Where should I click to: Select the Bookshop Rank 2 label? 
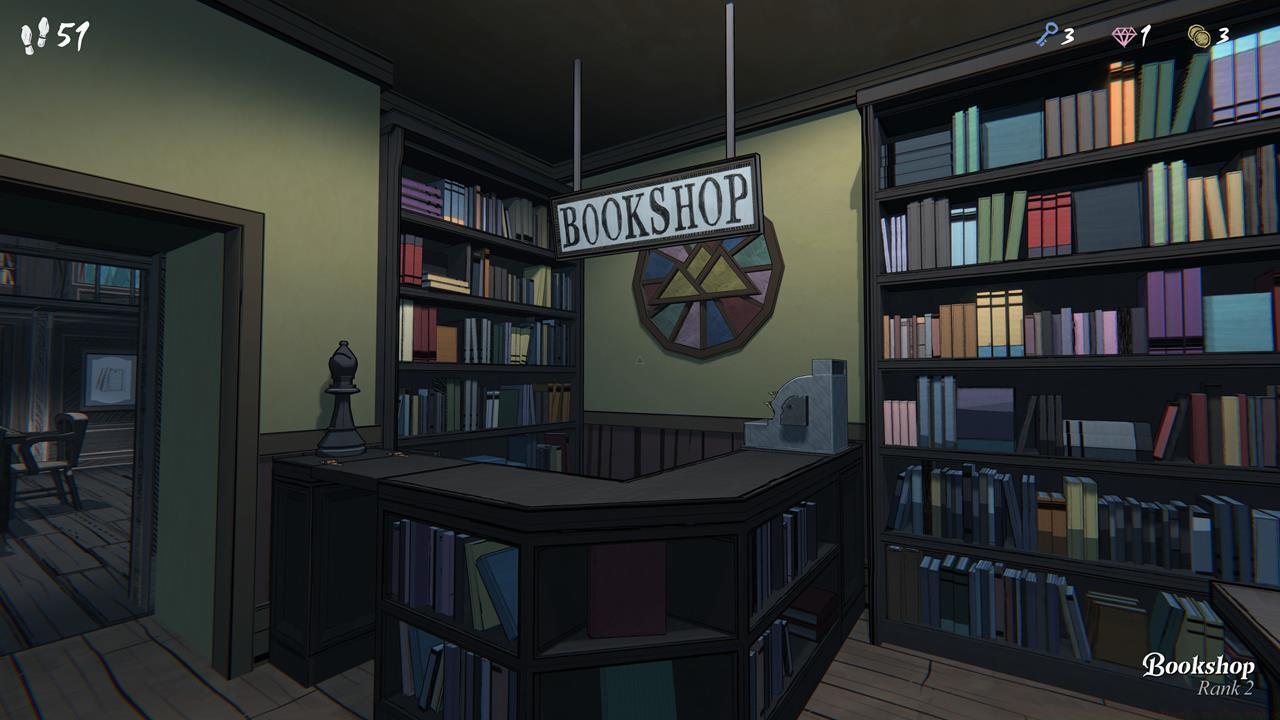click(x=1200, y=678)
